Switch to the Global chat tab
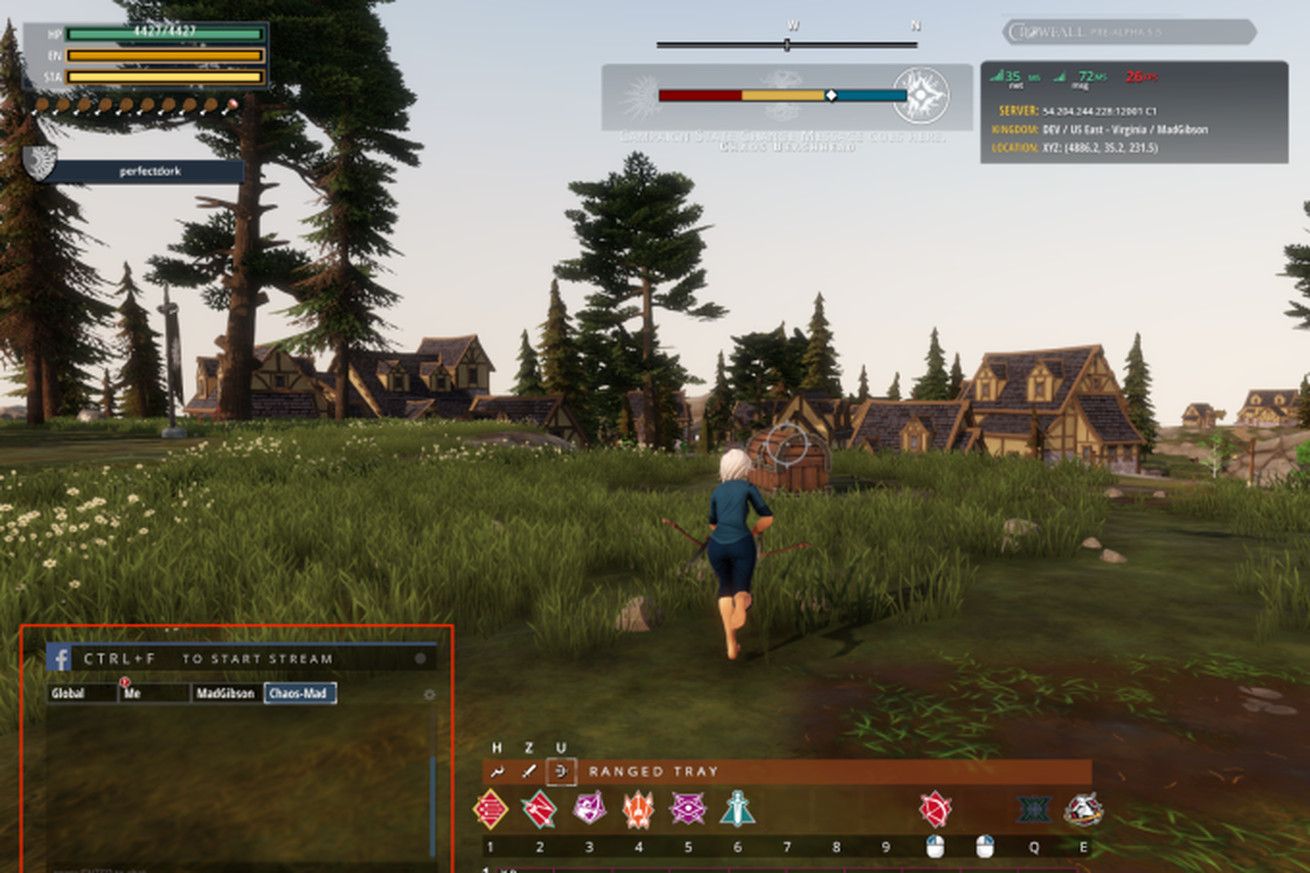Viewport: 1310px width, 873px height. 82,693
